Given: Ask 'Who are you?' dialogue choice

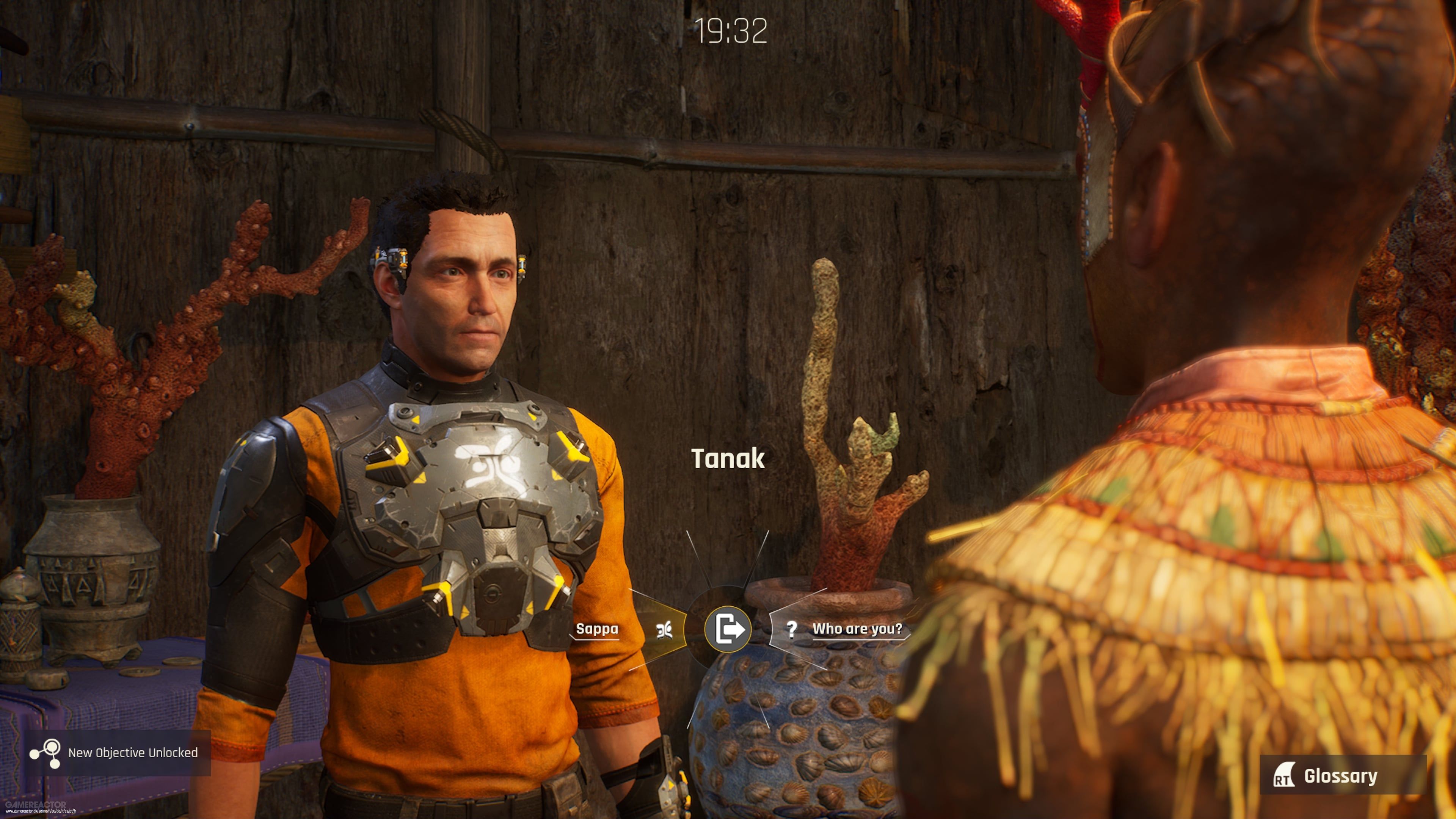Looking at the screenshot, I should click(x=856, y=629).
